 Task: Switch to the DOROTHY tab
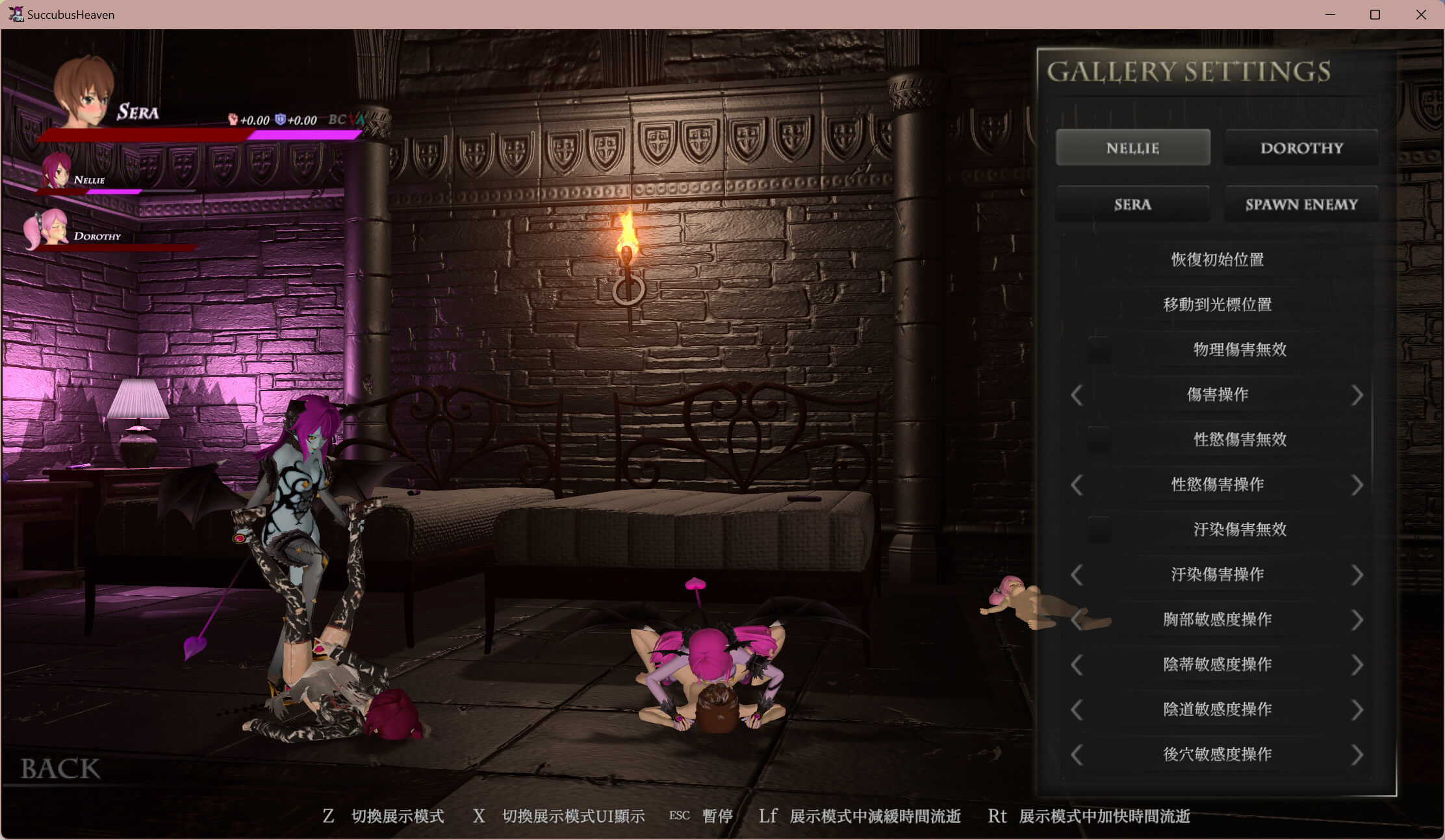[1301, 148]
